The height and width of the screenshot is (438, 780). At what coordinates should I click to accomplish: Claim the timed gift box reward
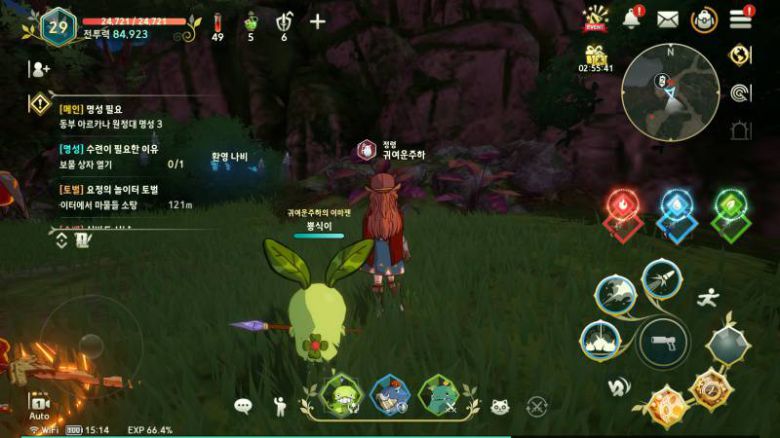[x=595, y=56]
